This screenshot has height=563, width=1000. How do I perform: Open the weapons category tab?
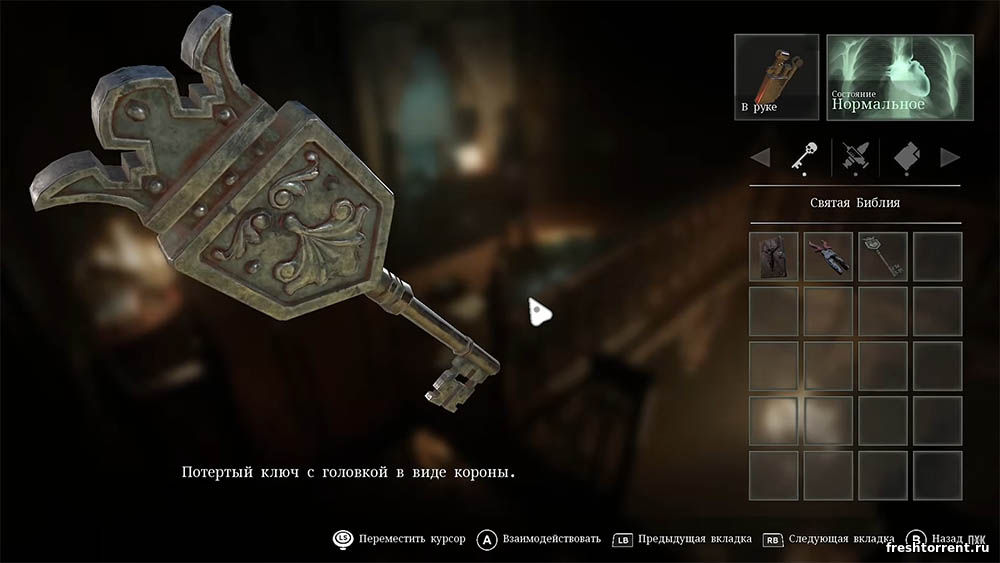(855, 156)
